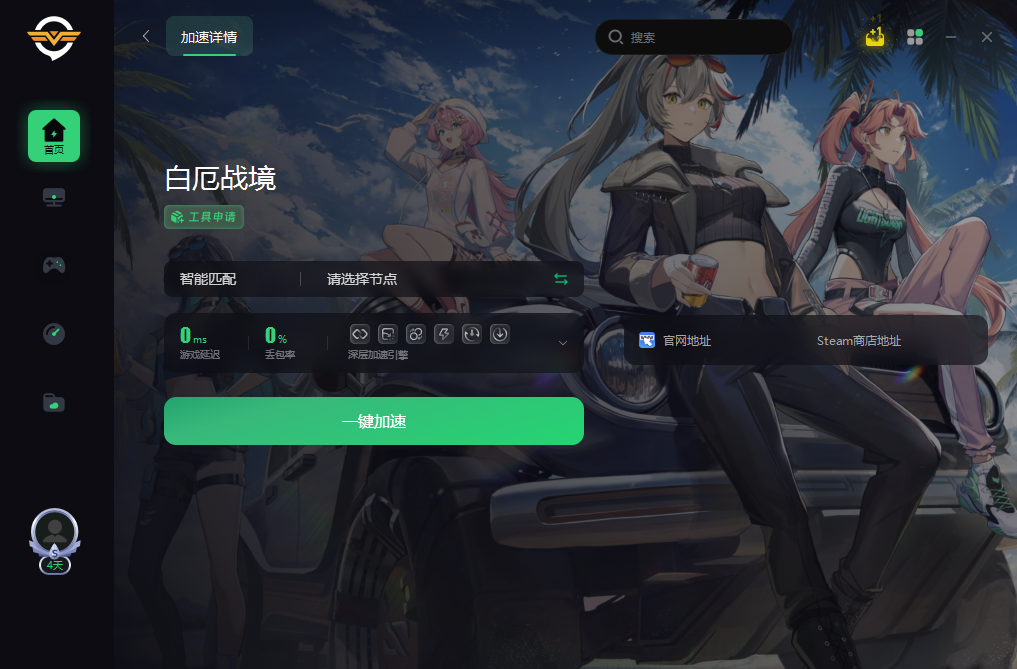Open the 官网地址 official site link

pyautogui.click(x=676, y=341)
